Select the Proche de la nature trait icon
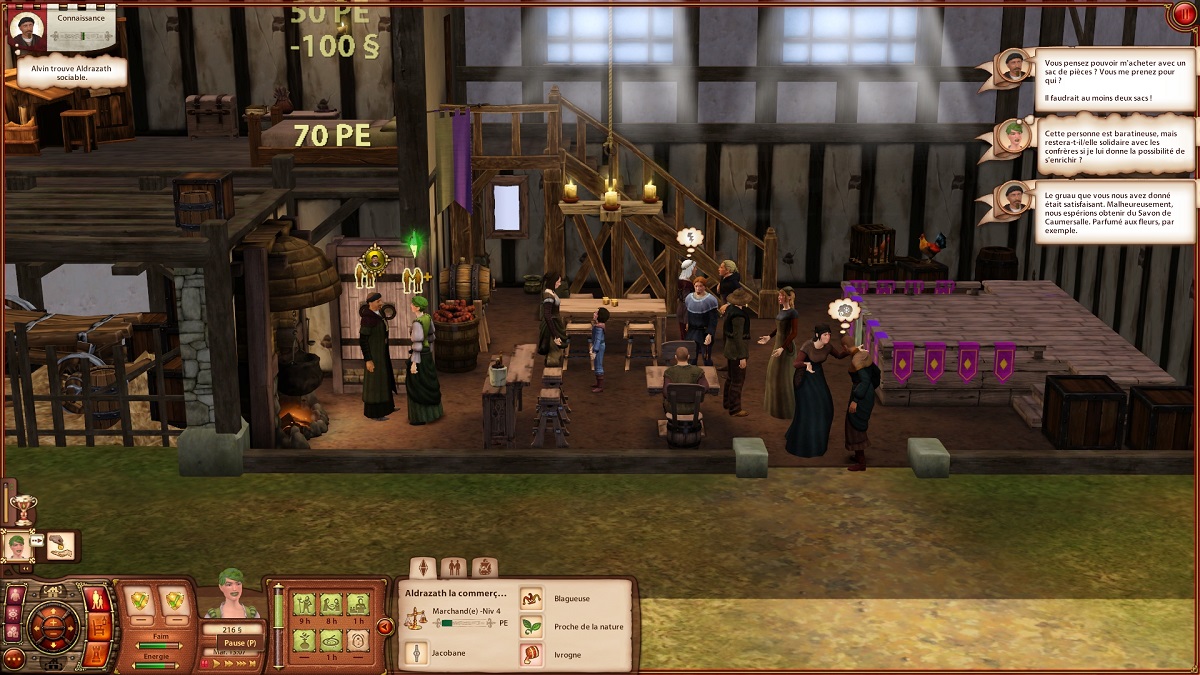Screen dimensions: 1200x675 click(x=531, y=627)
